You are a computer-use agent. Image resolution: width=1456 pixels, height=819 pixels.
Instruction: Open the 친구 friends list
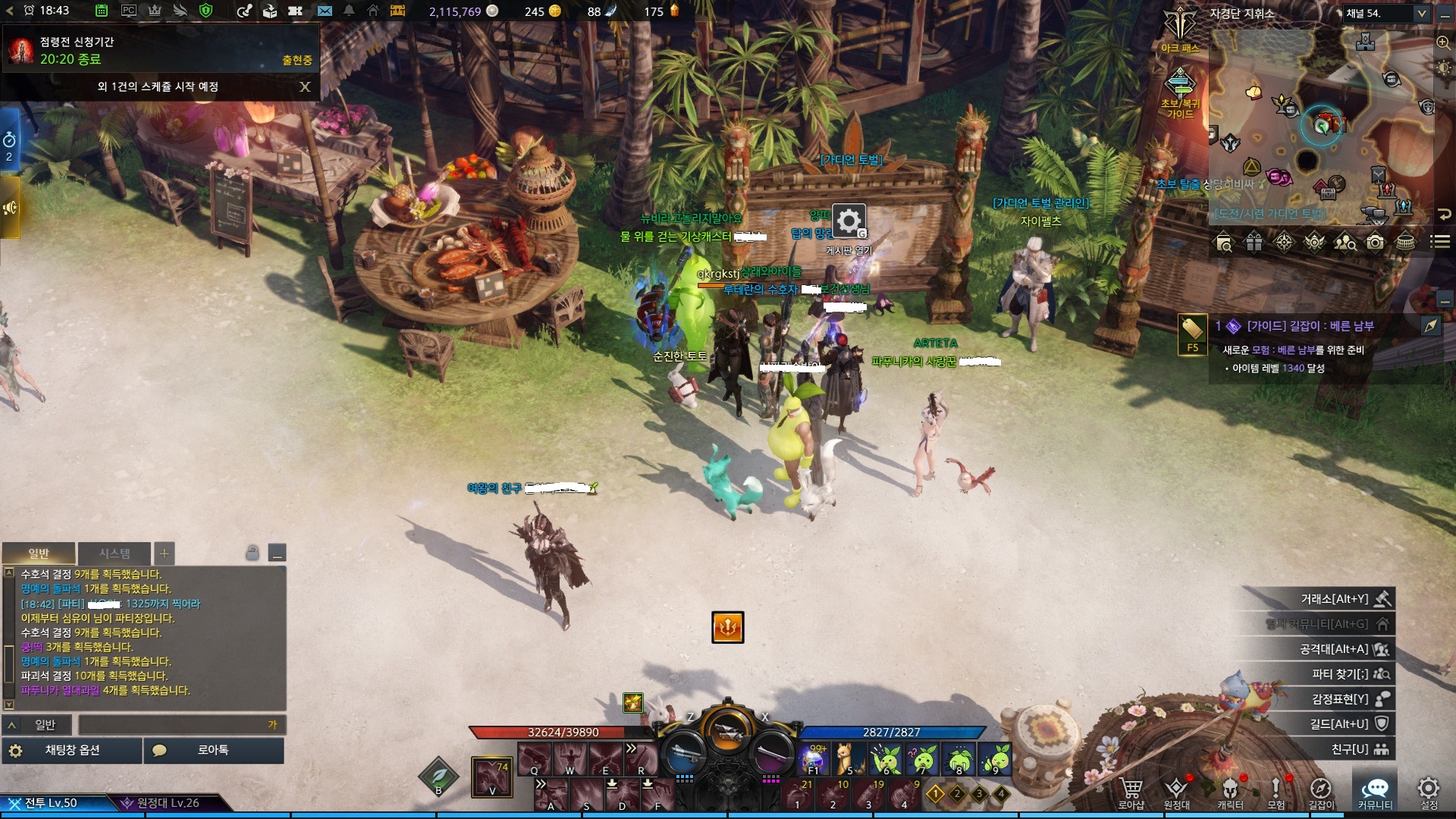pos(1350,749)
